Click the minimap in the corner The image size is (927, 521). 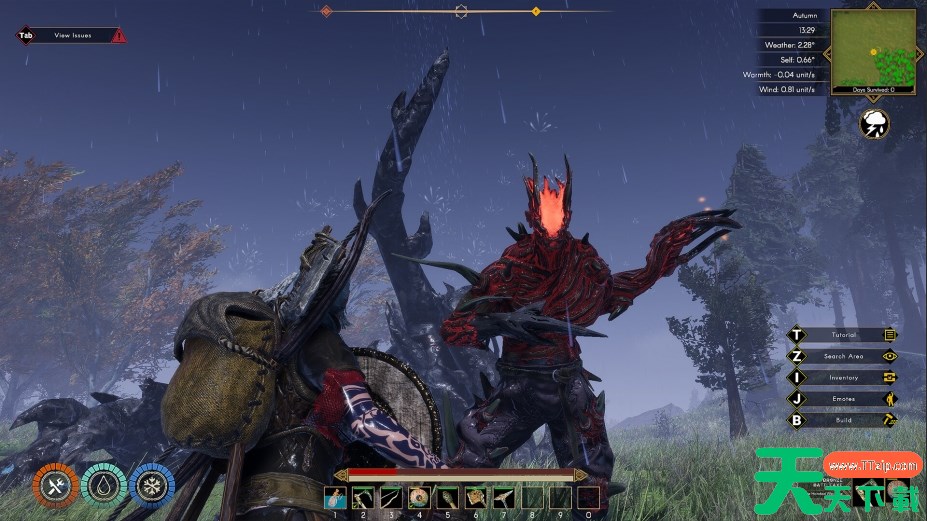click(x=873, y=50)
